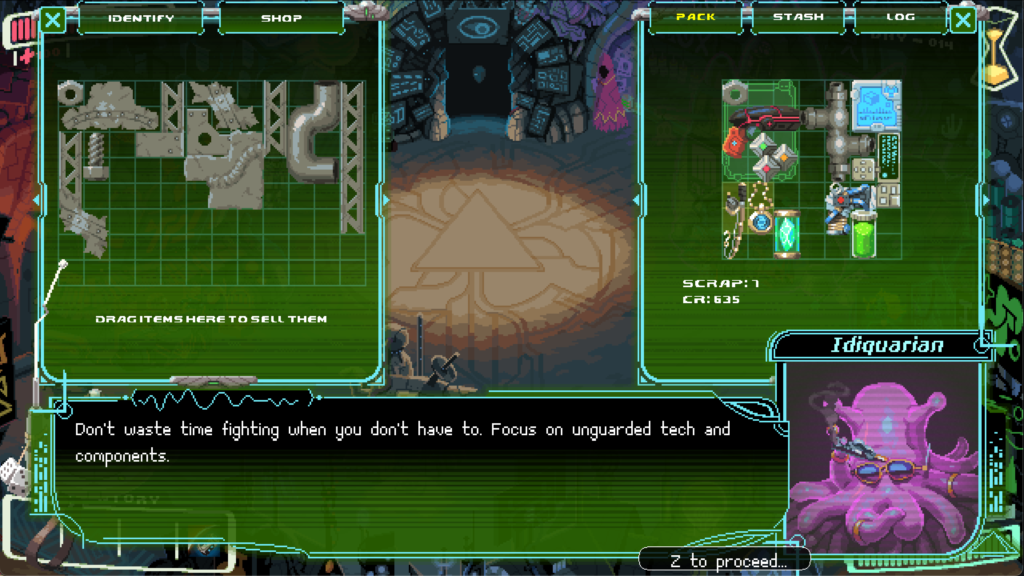Choose the green liquid canister in pack
1024x576 pixels.
863,234
